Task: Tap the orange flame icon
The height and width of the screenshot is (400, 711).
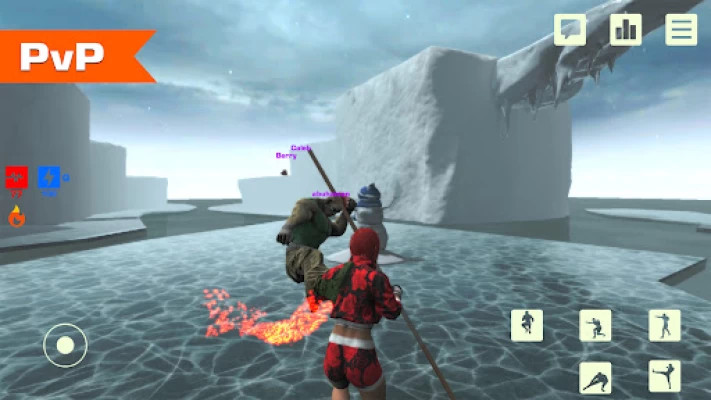Action: coord(16,215)
